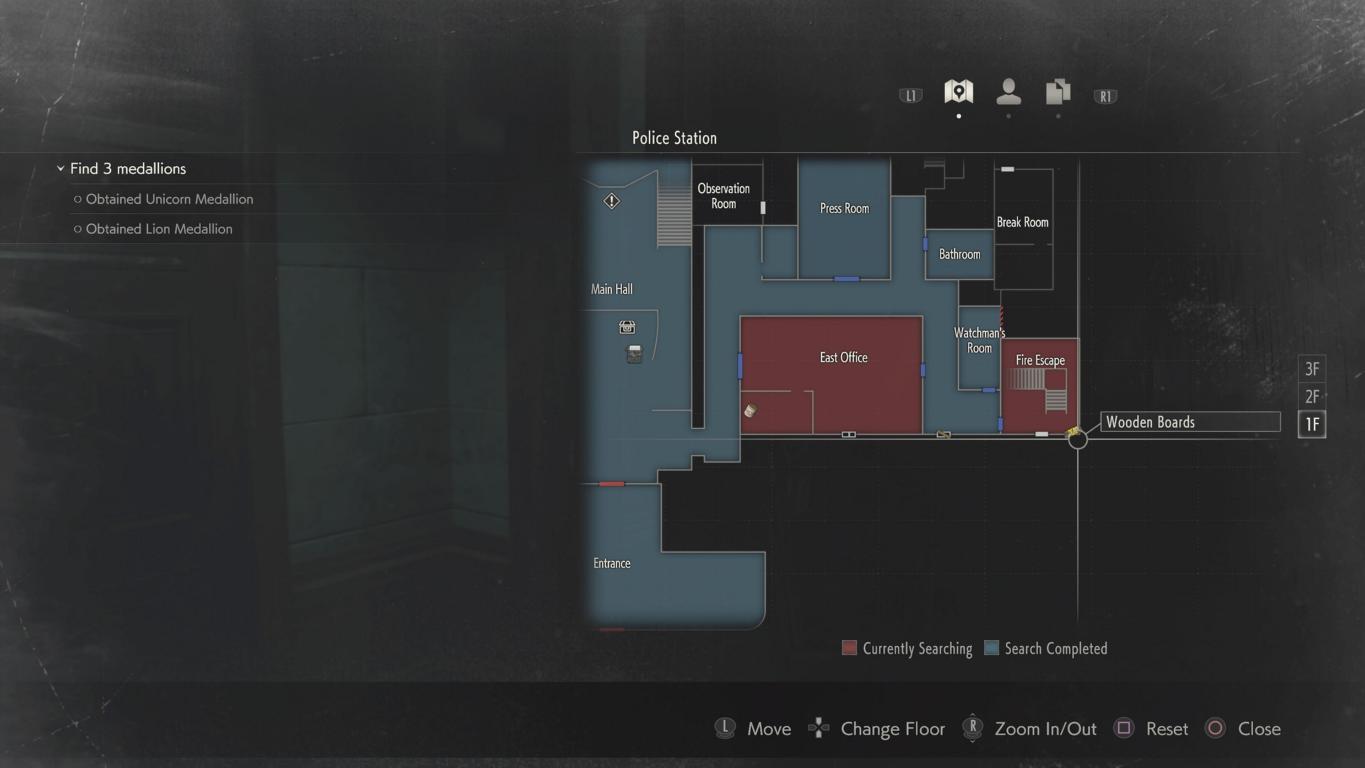Click the typewriter icon in Main Hall

coord(634,353)
